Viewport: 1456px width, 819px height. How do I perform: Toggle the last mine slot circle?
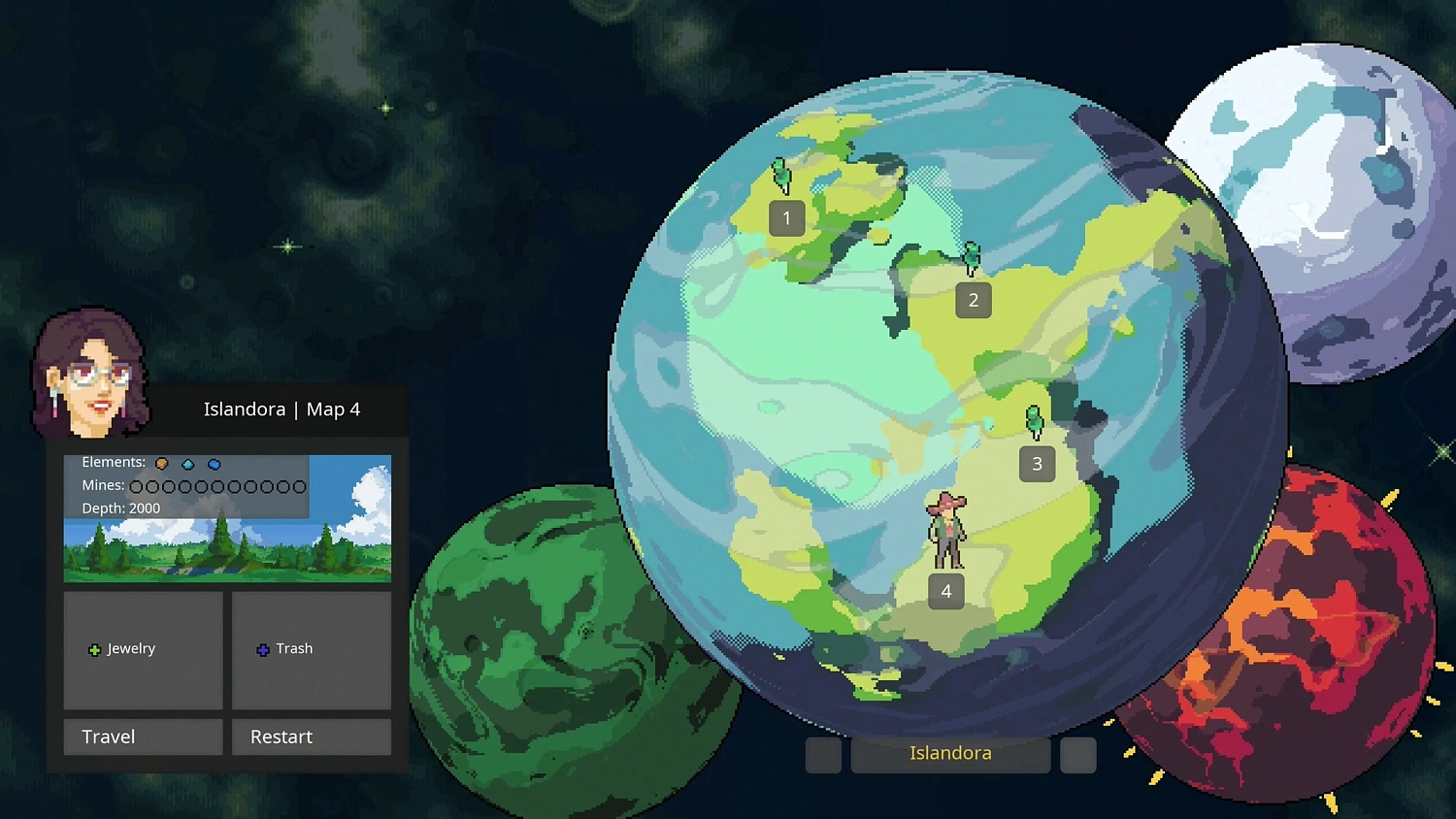299,486
